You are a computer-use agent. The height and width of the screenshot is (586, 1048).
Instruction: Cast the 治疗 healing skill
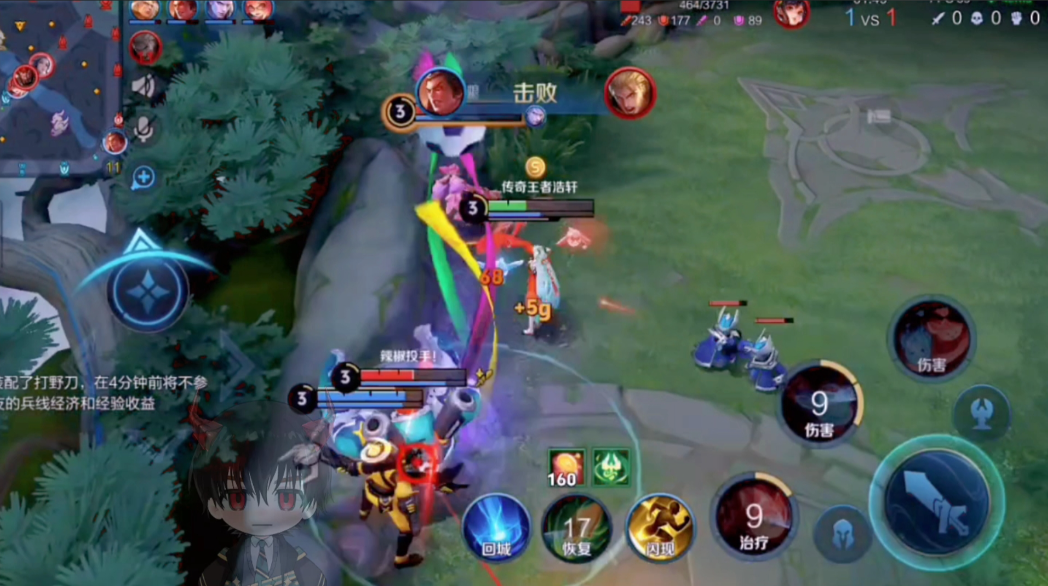755,517
